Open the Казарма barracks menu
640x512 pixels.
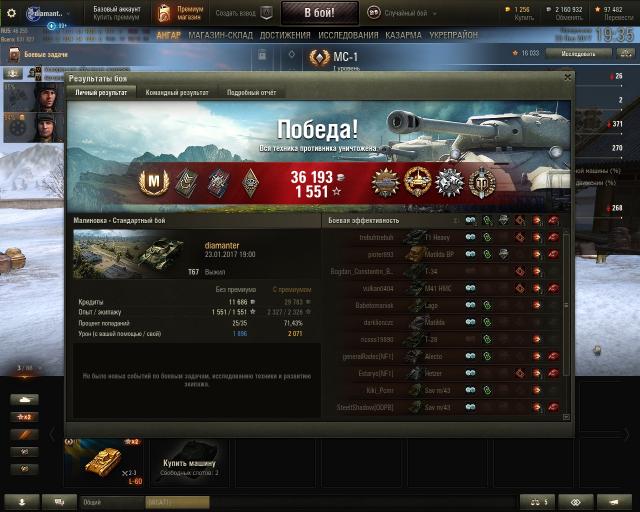[x=404, y=35]
